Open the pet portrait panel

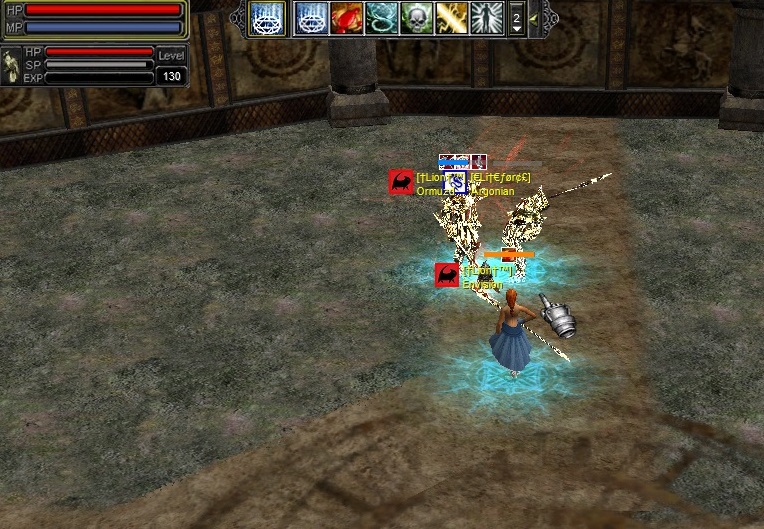point(11,66)
